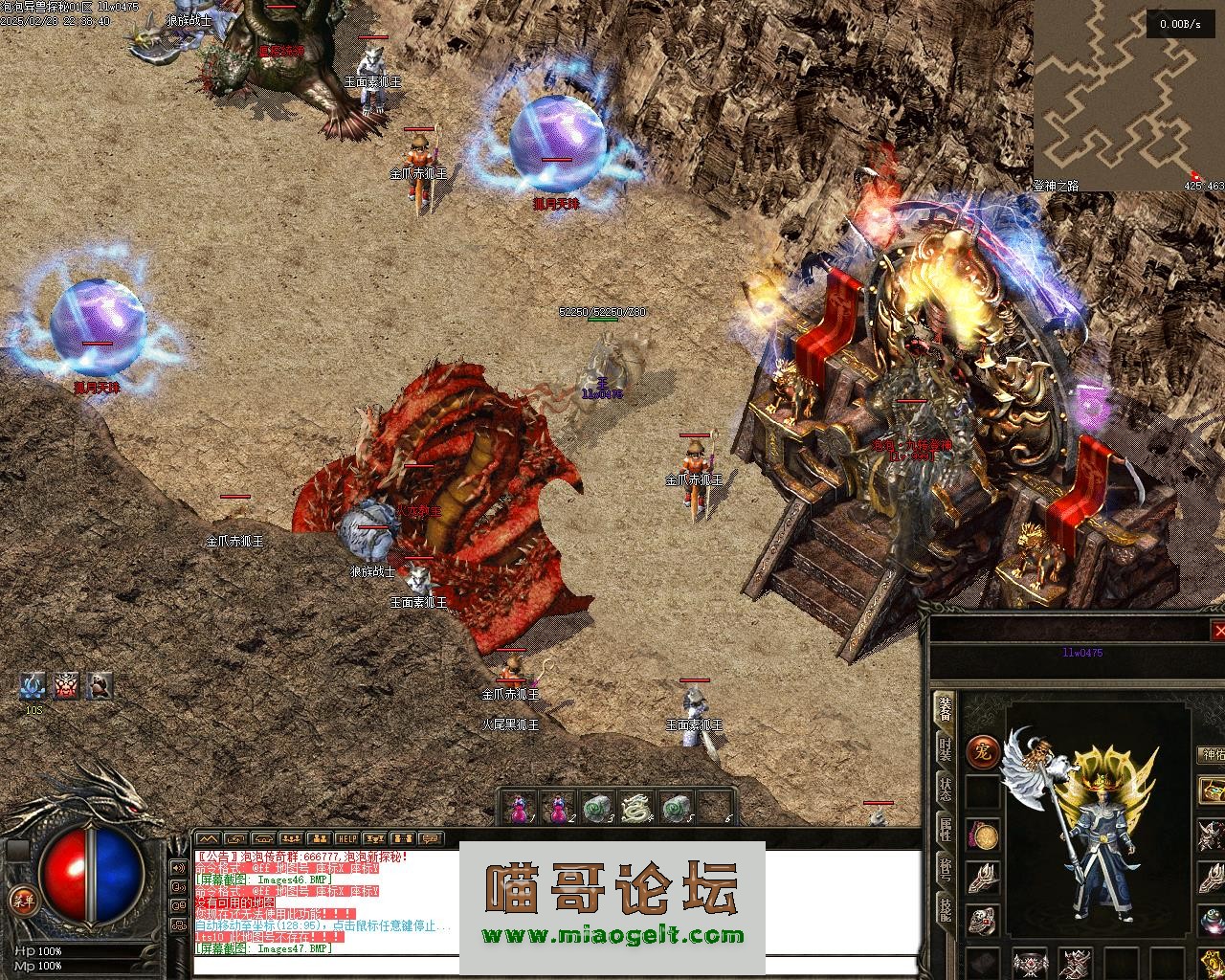Open the round 菜单 menu button

pyautogui.click(x=20, y=899)
